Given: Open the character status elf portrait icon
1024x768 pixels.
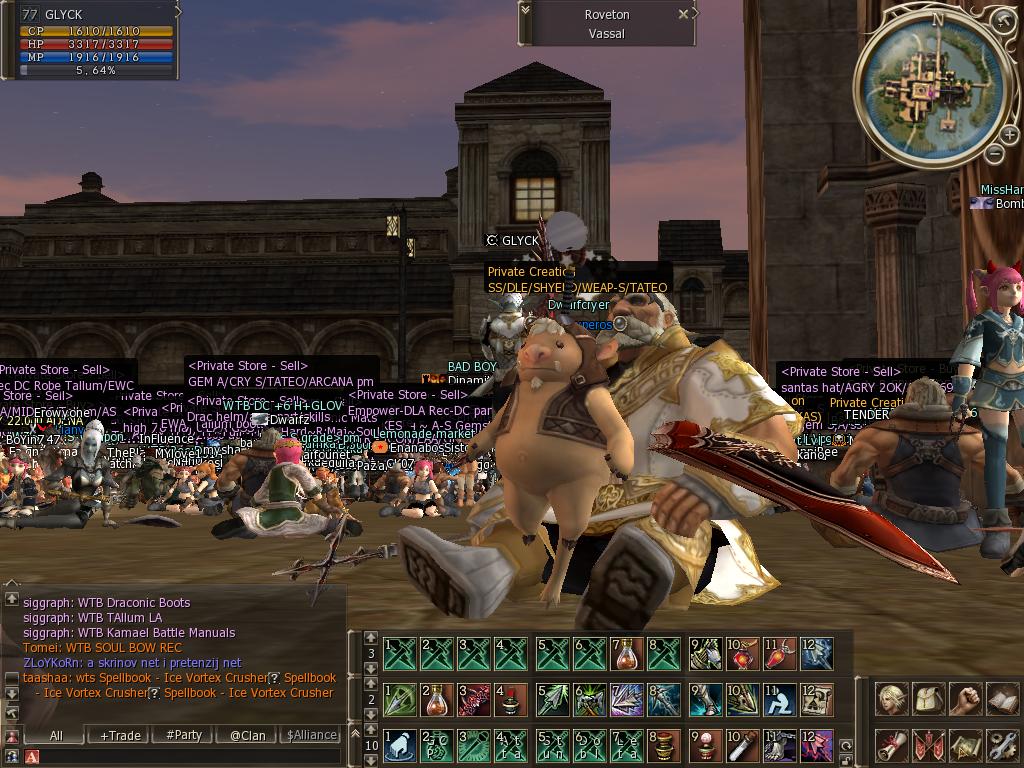Looking at the screenshot, I should 891,699.
